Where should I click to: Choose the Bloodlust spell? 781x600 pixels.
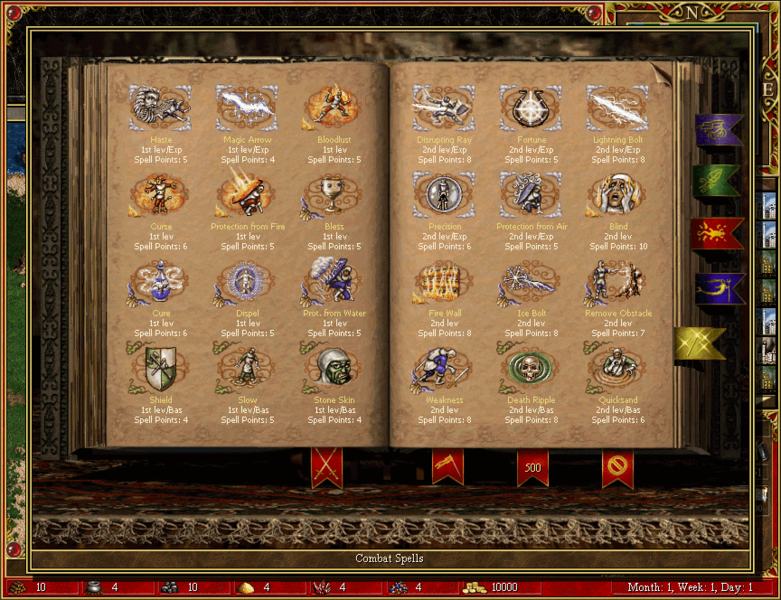pyautogui.click(x=333, y=107)
